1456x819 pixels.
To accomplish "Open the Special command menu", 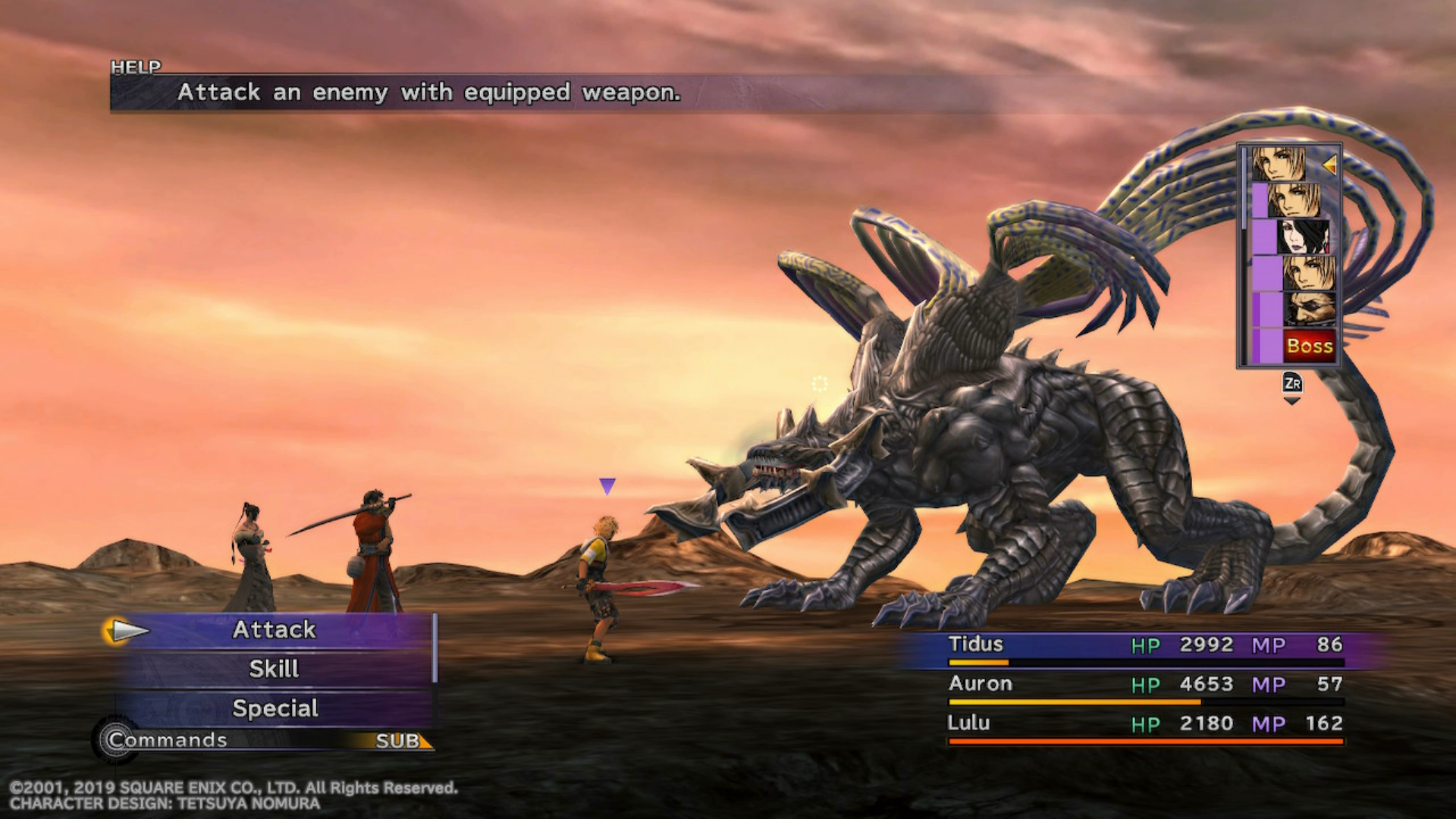I will coord(275,708).
